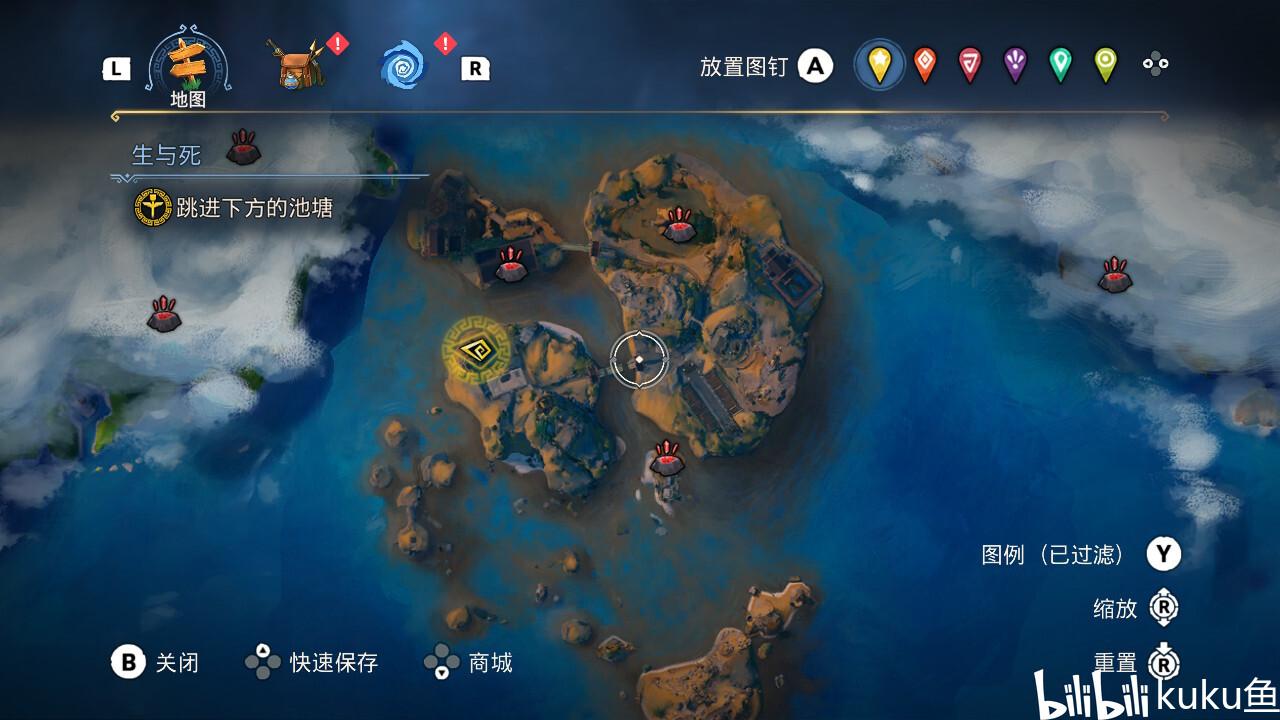Select the purple map pin

[1015, 65]
